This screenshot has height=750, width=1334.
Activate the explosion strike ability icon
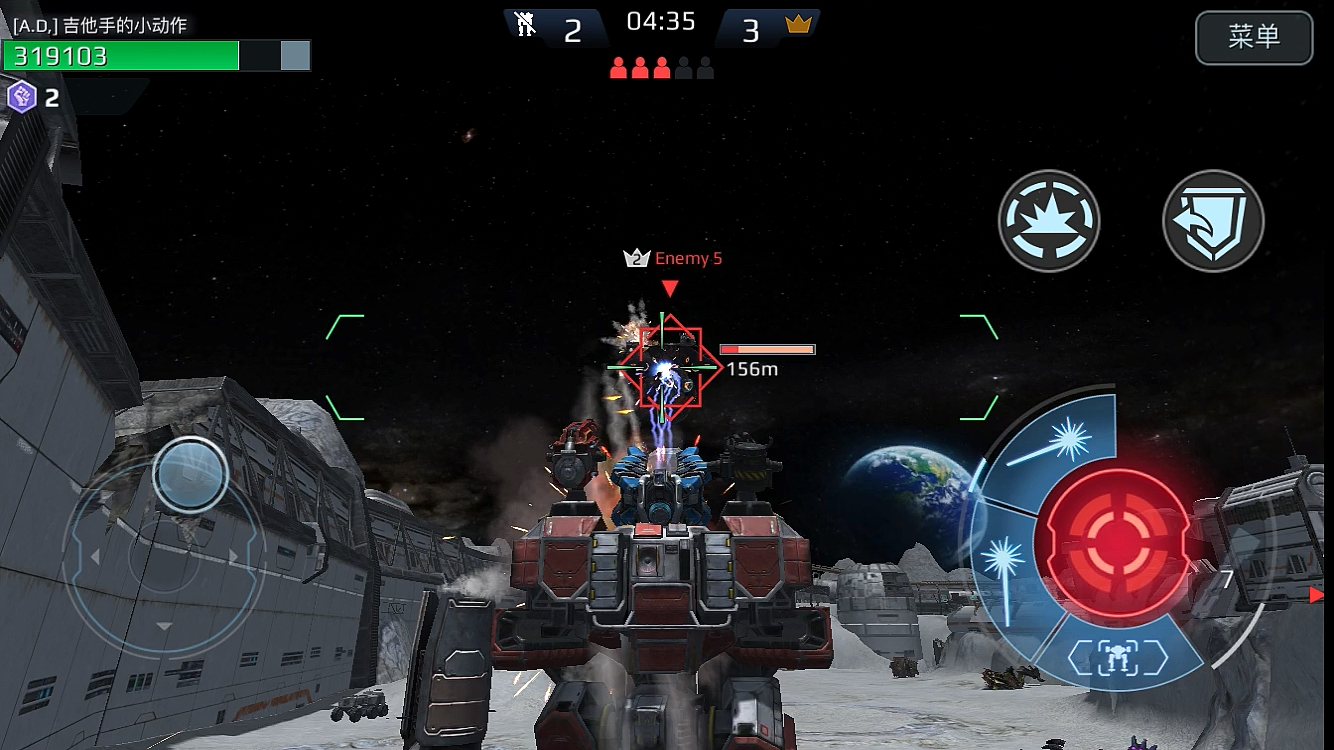tap(1050, 220)
